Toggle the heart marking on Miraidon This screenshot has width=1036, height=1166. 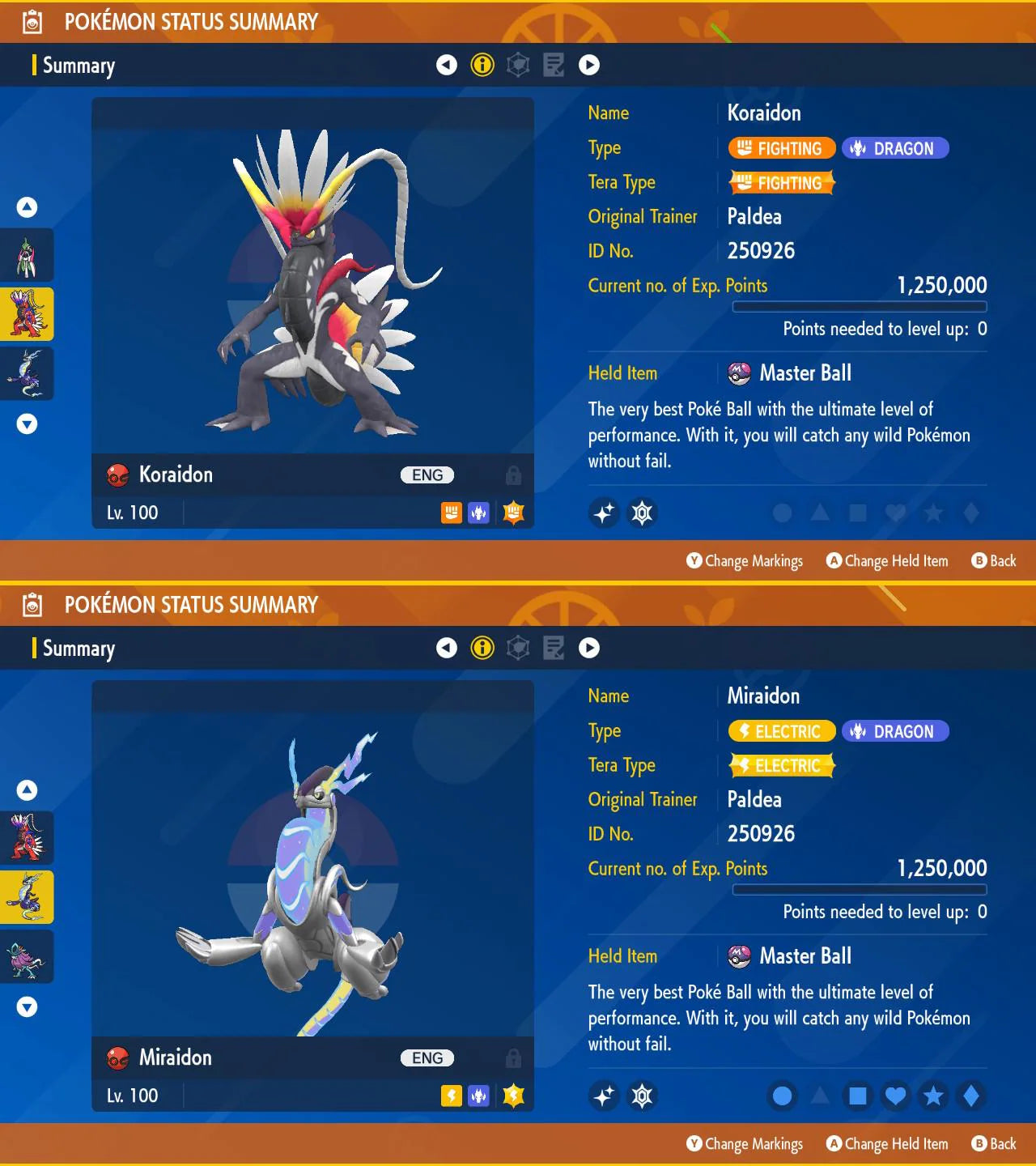tap(895, 1096)
